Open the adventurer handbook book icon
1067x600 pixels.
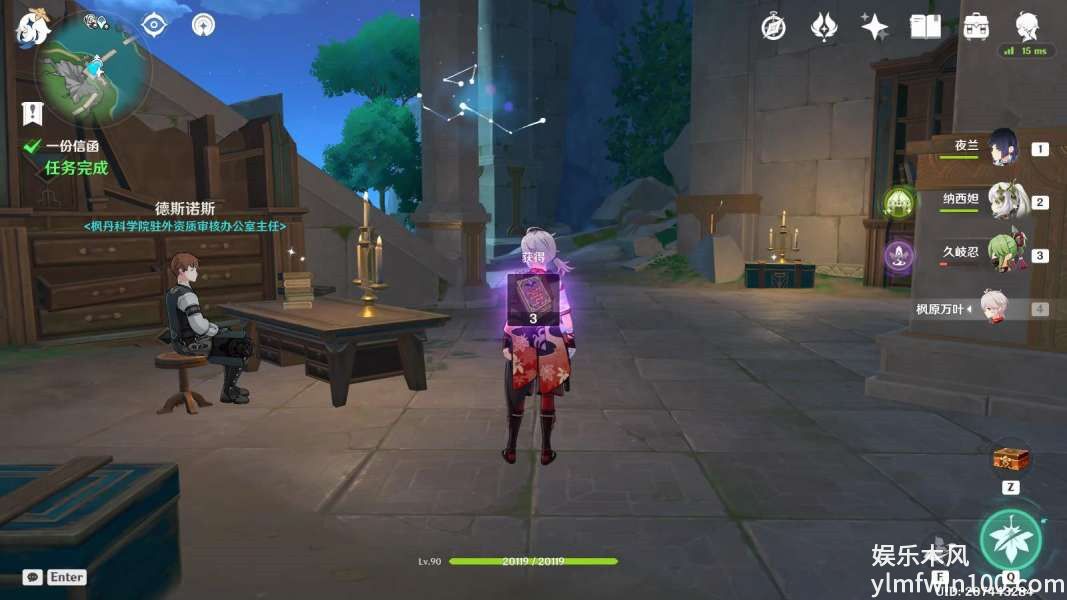[x=925, y=27]
